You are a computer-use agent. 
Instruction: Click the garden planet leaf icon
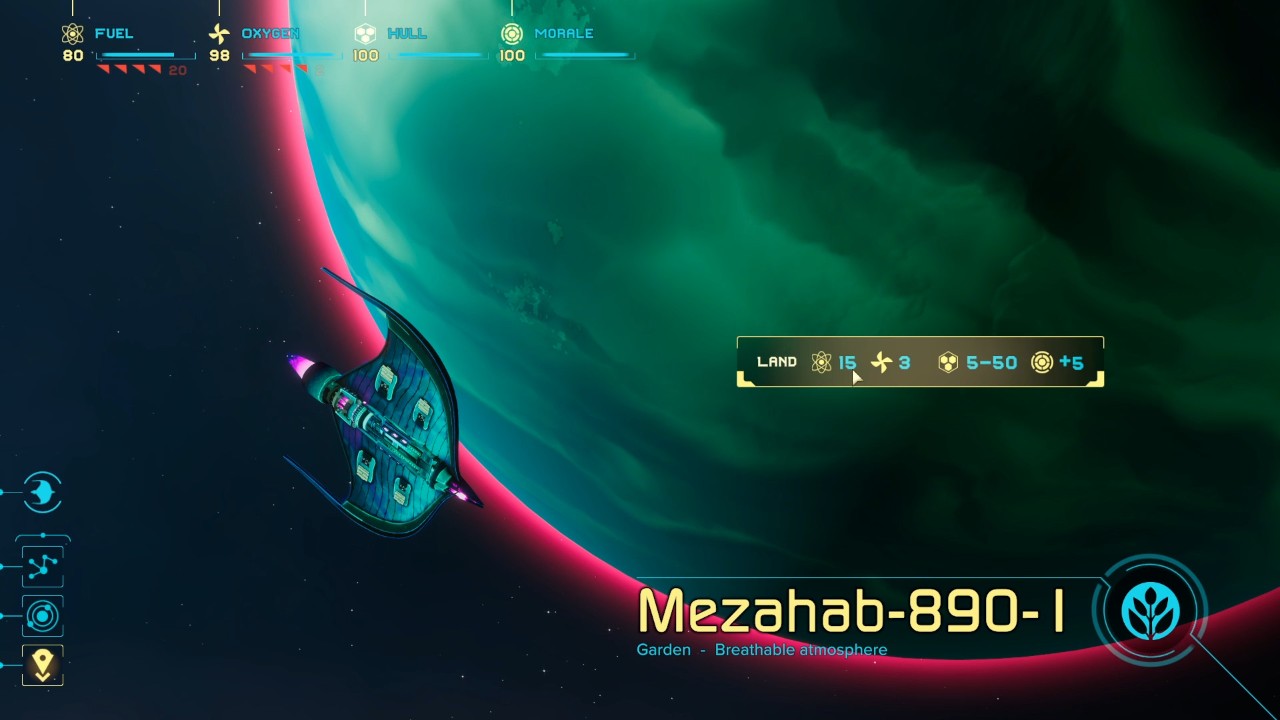pos(1150,610)
